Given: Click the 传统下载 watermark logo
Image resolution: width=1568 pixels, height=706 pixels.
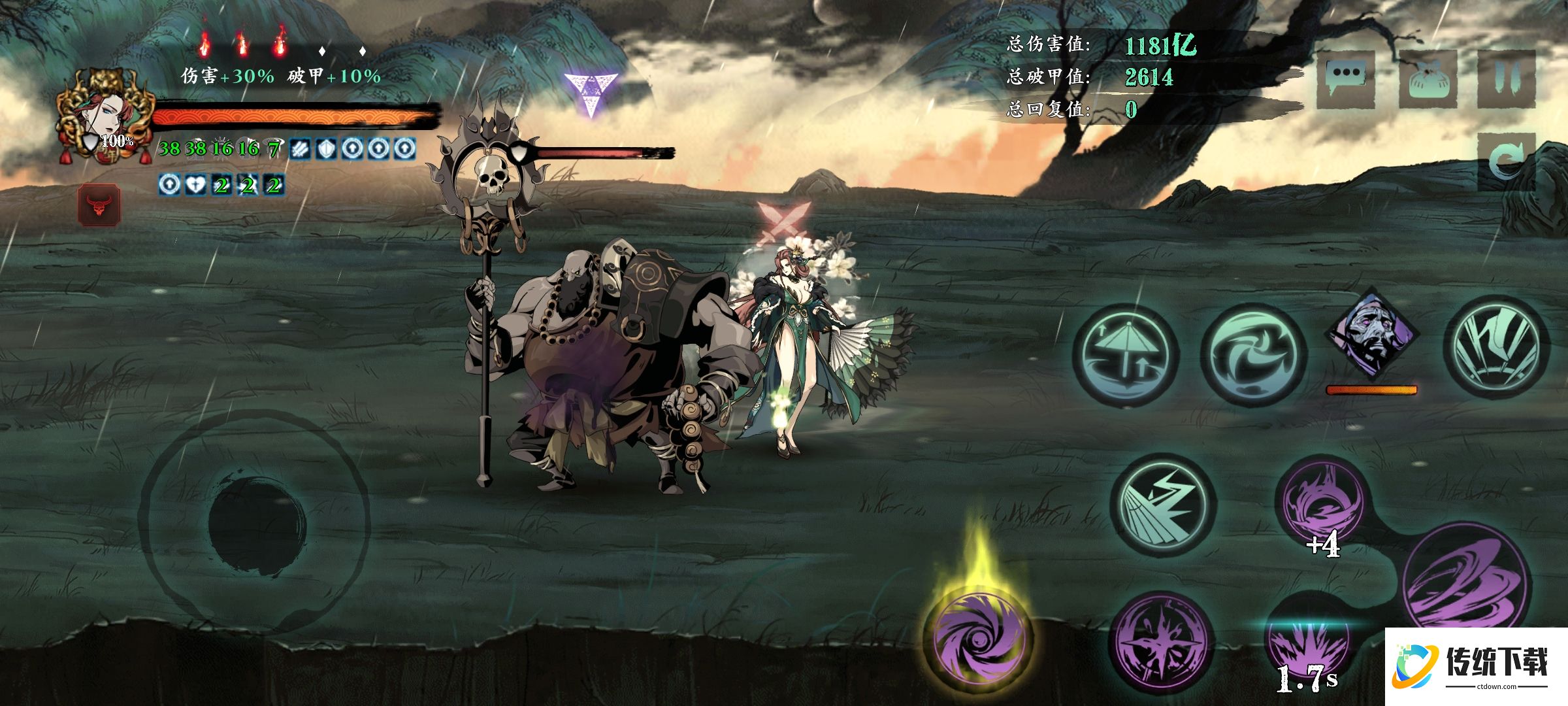Looking at the screenshot, I should (1475, 665).
